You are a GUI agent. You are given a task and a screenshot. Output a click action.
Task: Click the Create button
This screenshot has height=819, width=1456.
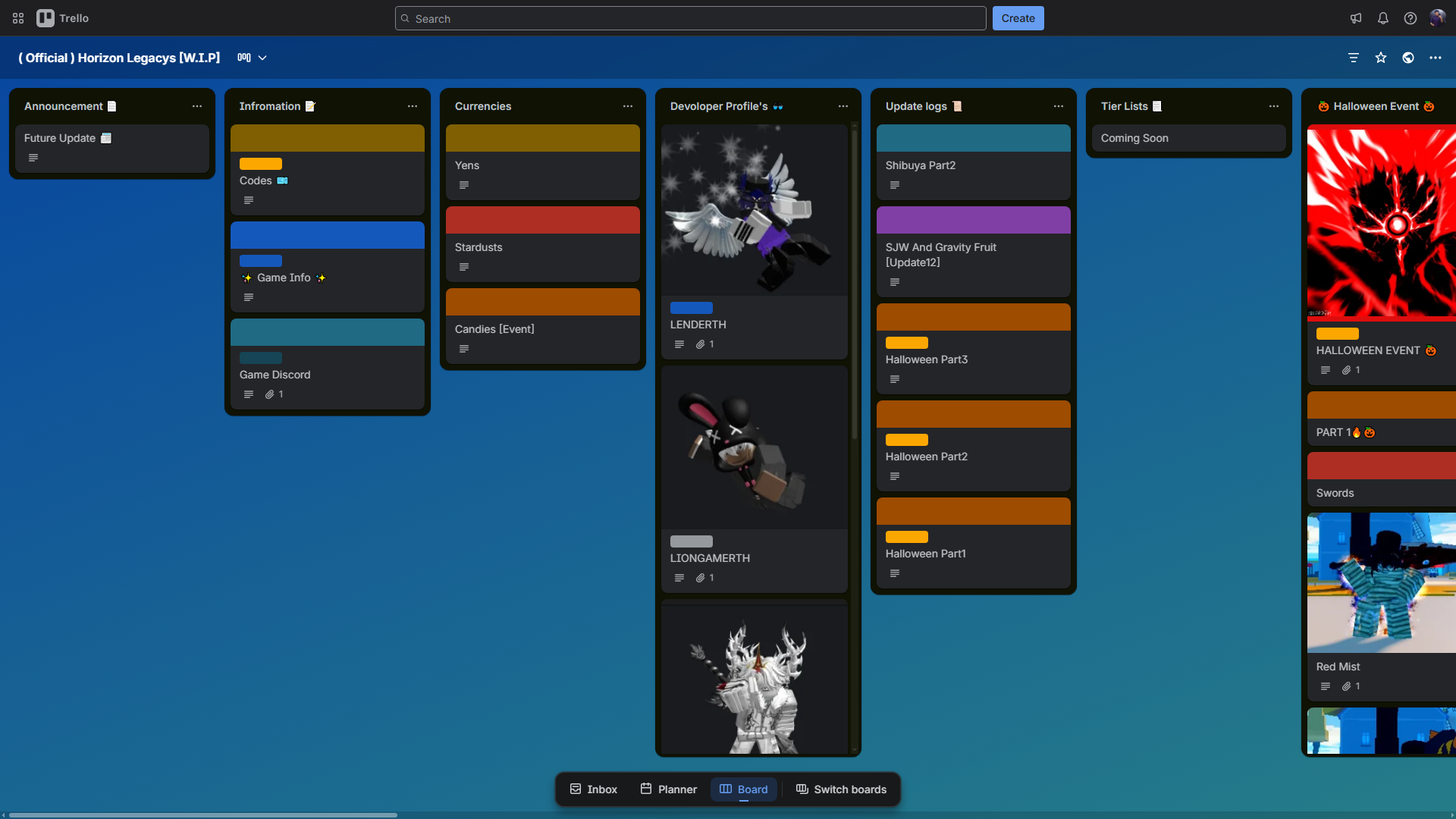[x=1018, y=18]
